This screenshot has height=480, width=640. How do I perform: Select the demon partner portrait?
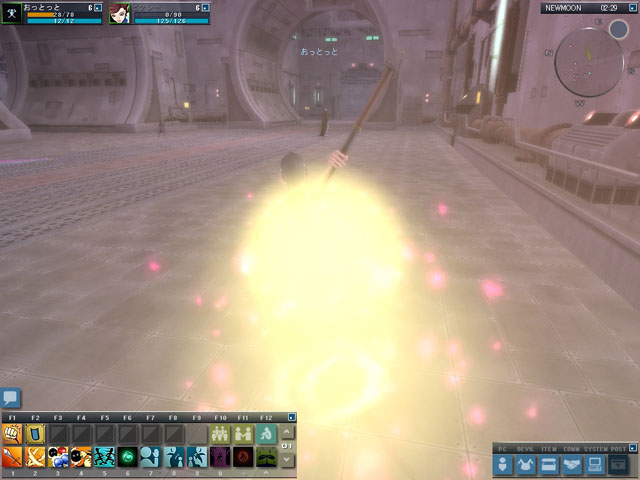[120, 13]
